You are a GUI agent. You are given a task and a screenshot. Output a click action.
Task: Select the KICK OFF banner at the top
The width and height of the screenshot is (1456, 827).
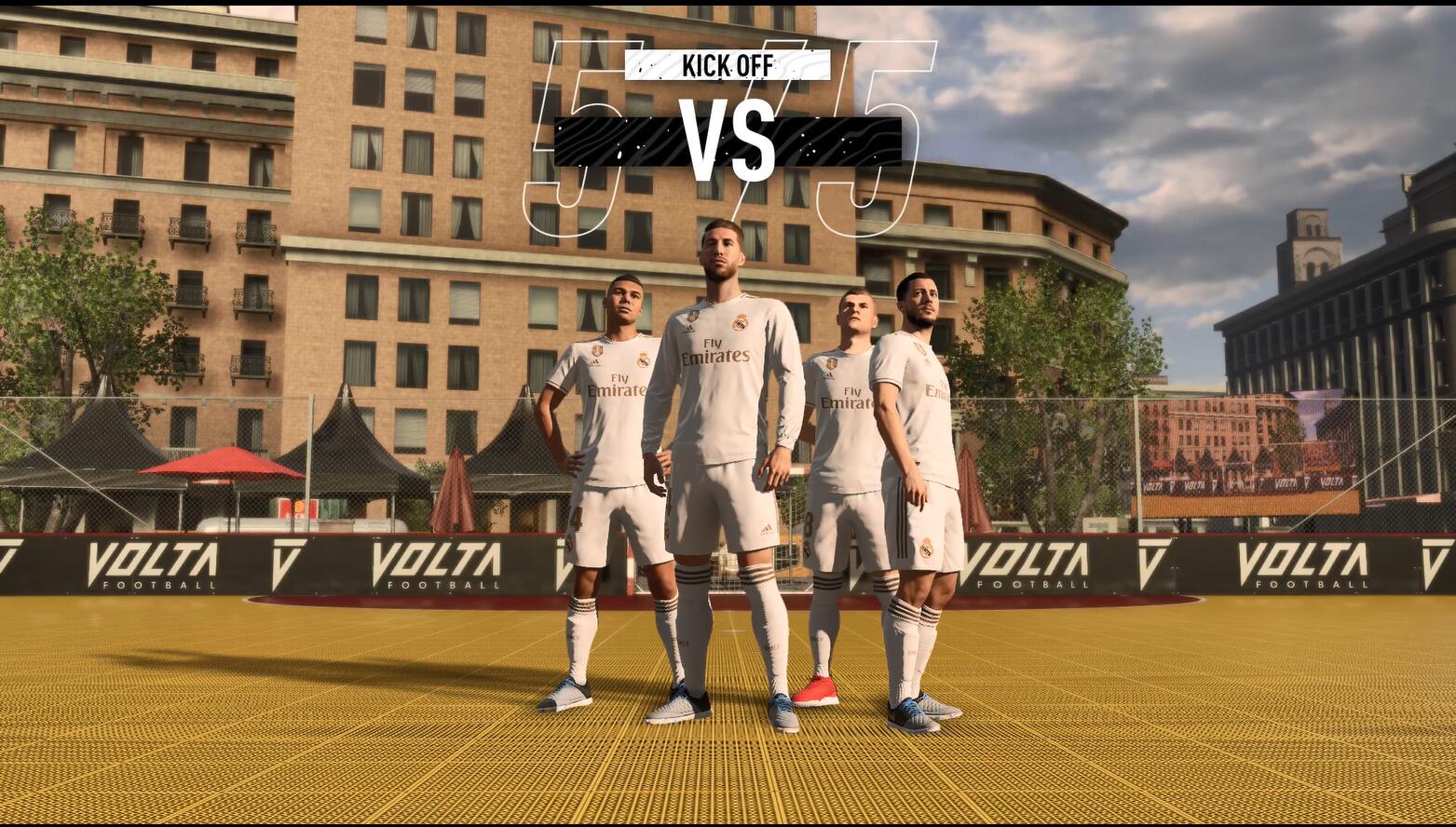pos(728,66)
